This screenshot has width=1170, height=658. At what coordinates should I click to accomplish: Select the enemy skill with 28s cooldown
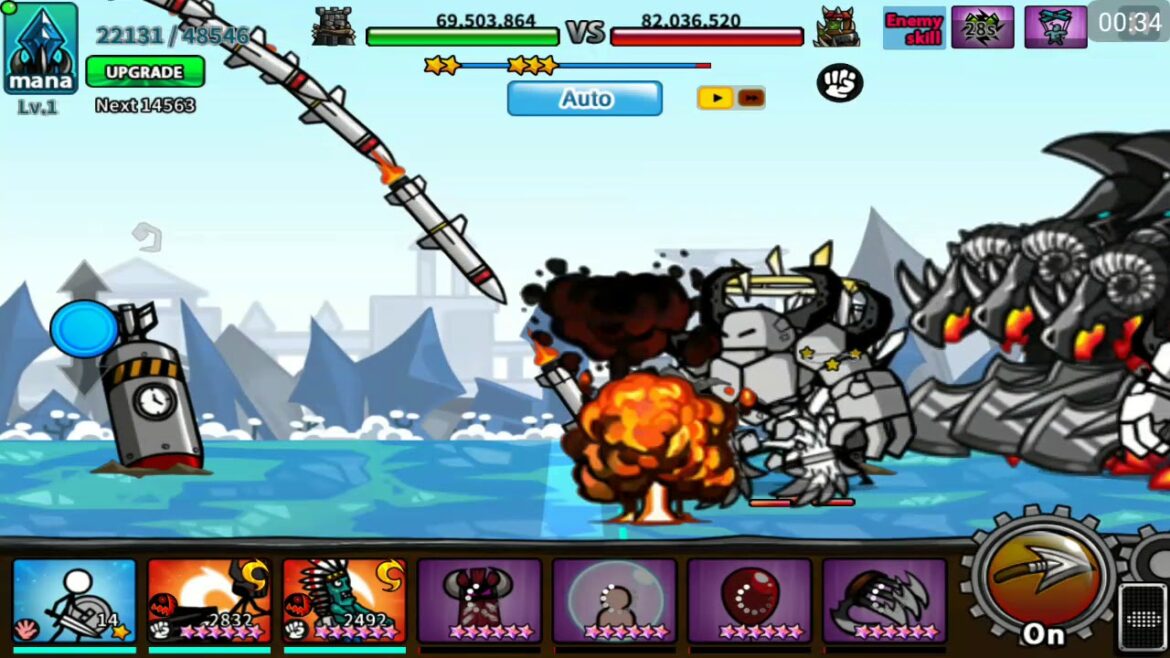pos(982,27)
